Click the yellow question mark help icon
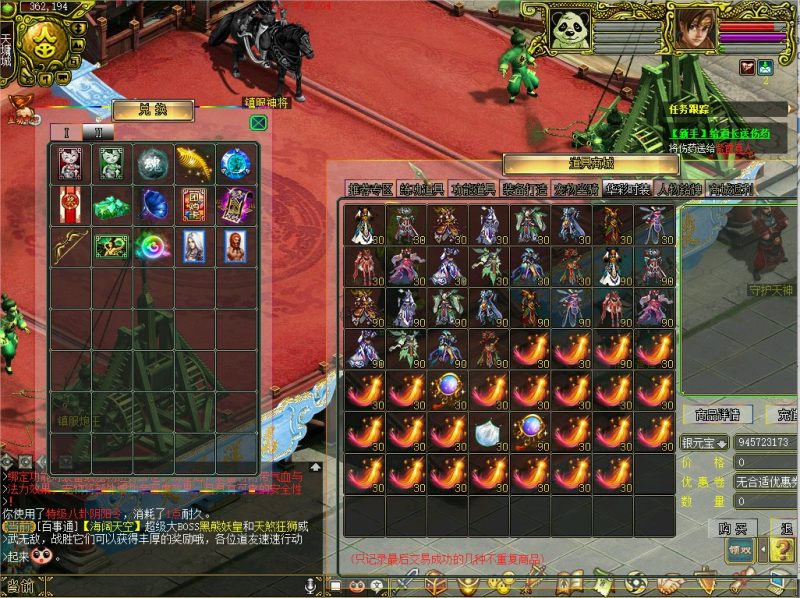Viewport: 800px width, 598px height. tap(781, 549)
